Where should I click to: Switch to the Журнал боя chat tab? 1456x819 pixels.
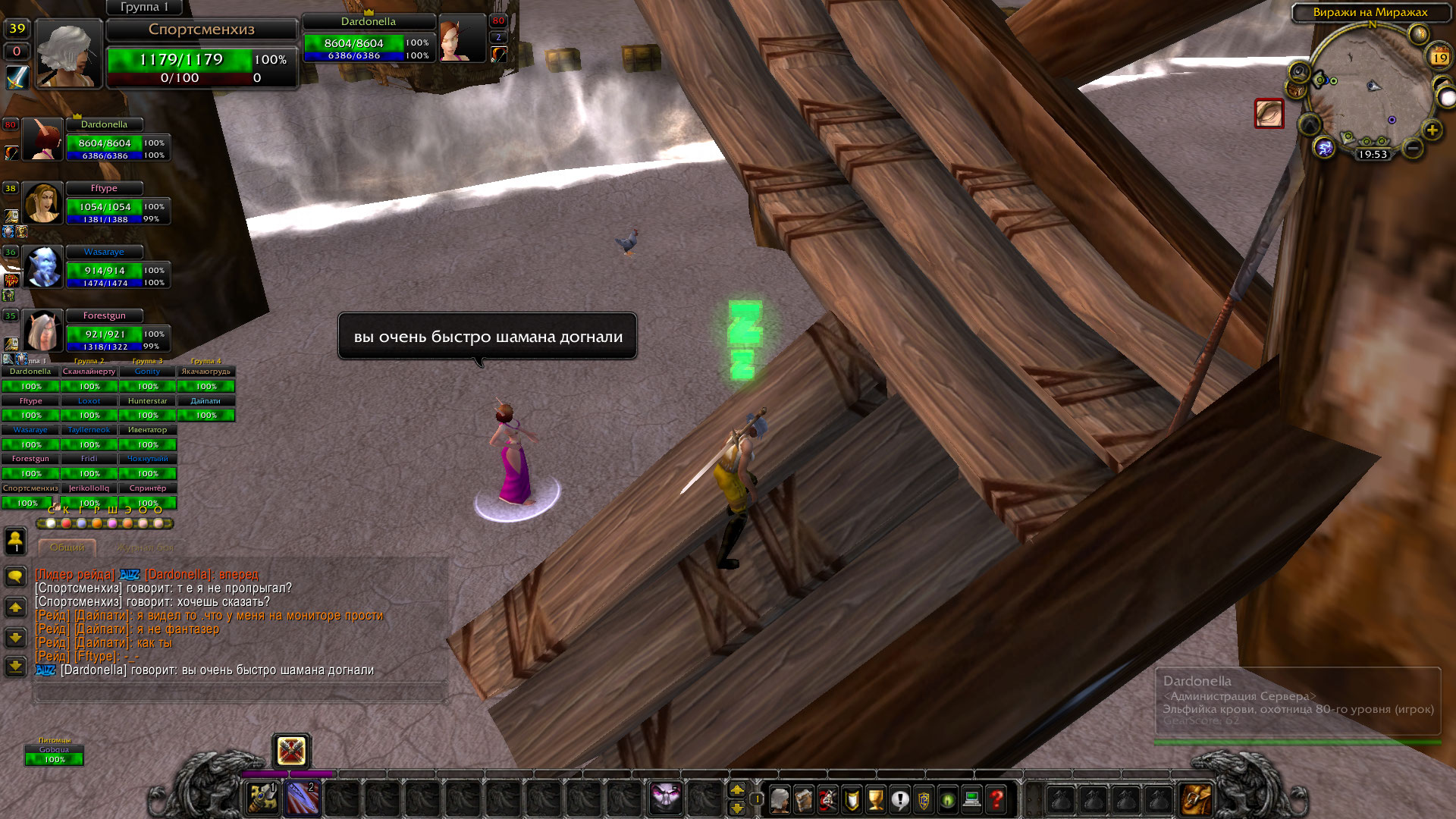tap(144, 548)
